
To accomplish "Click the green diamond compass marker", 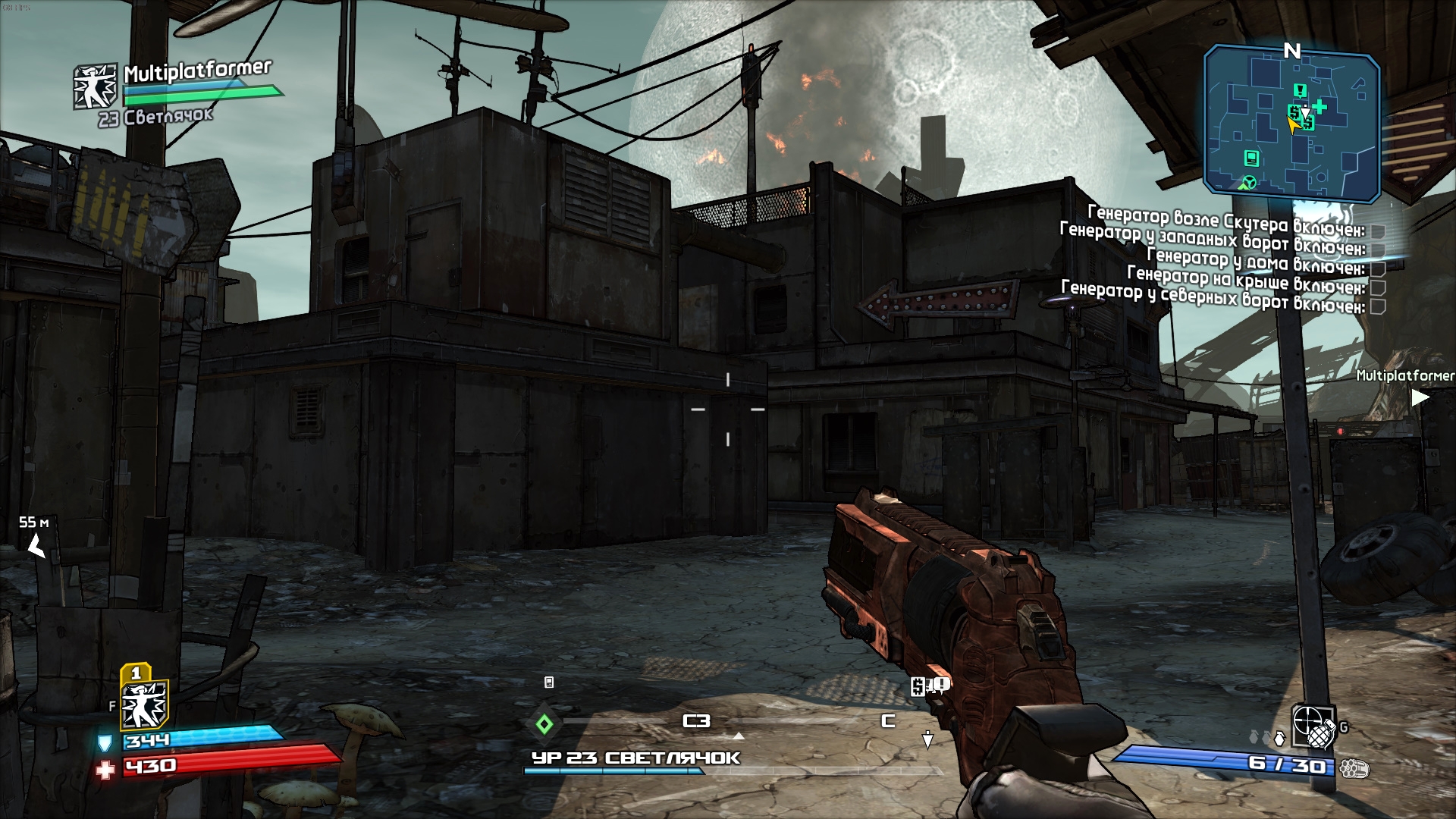I will click(544, 724).
